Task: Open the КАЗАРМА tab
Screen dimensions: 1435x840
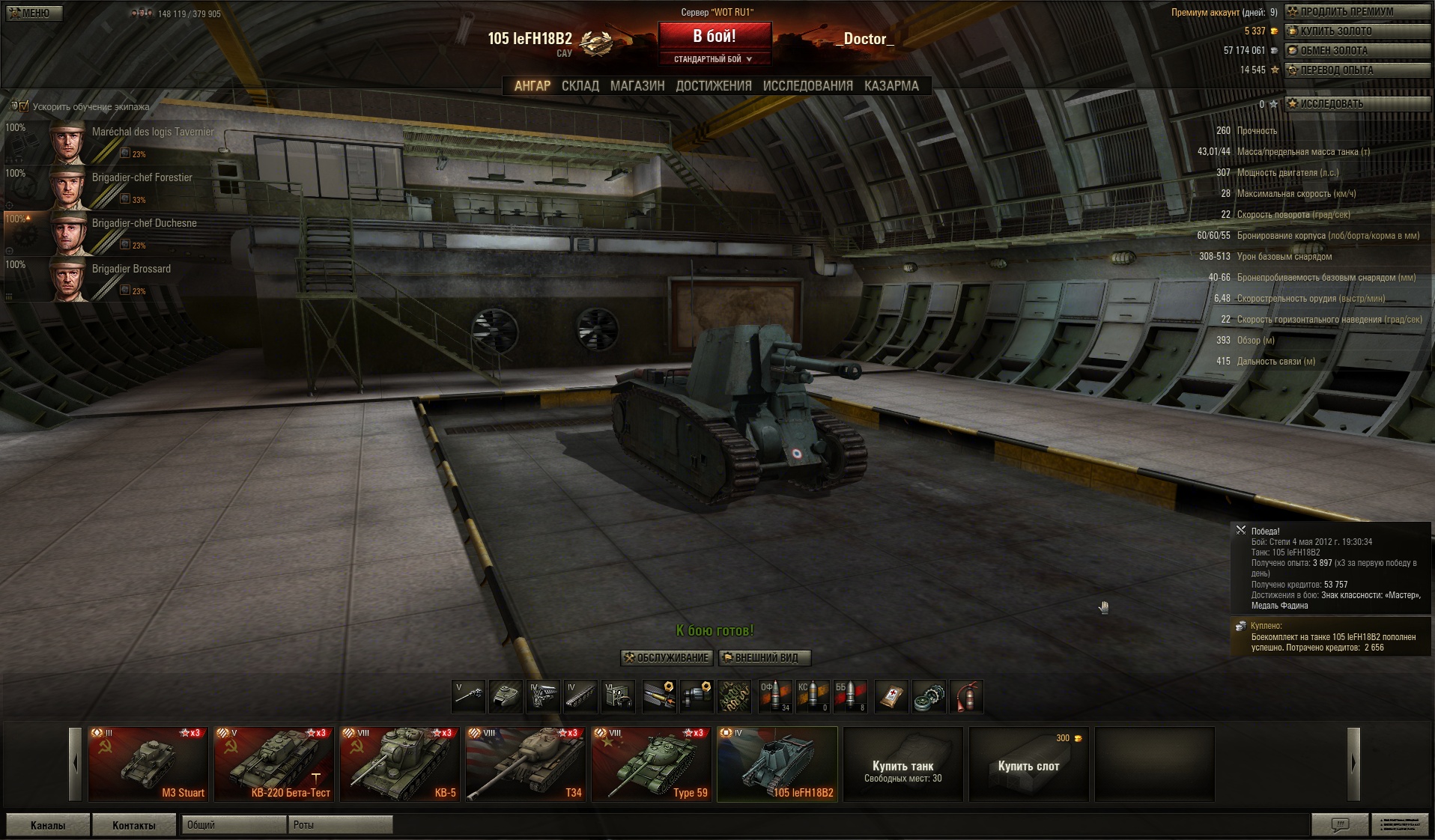Action: tap(891, 86)
